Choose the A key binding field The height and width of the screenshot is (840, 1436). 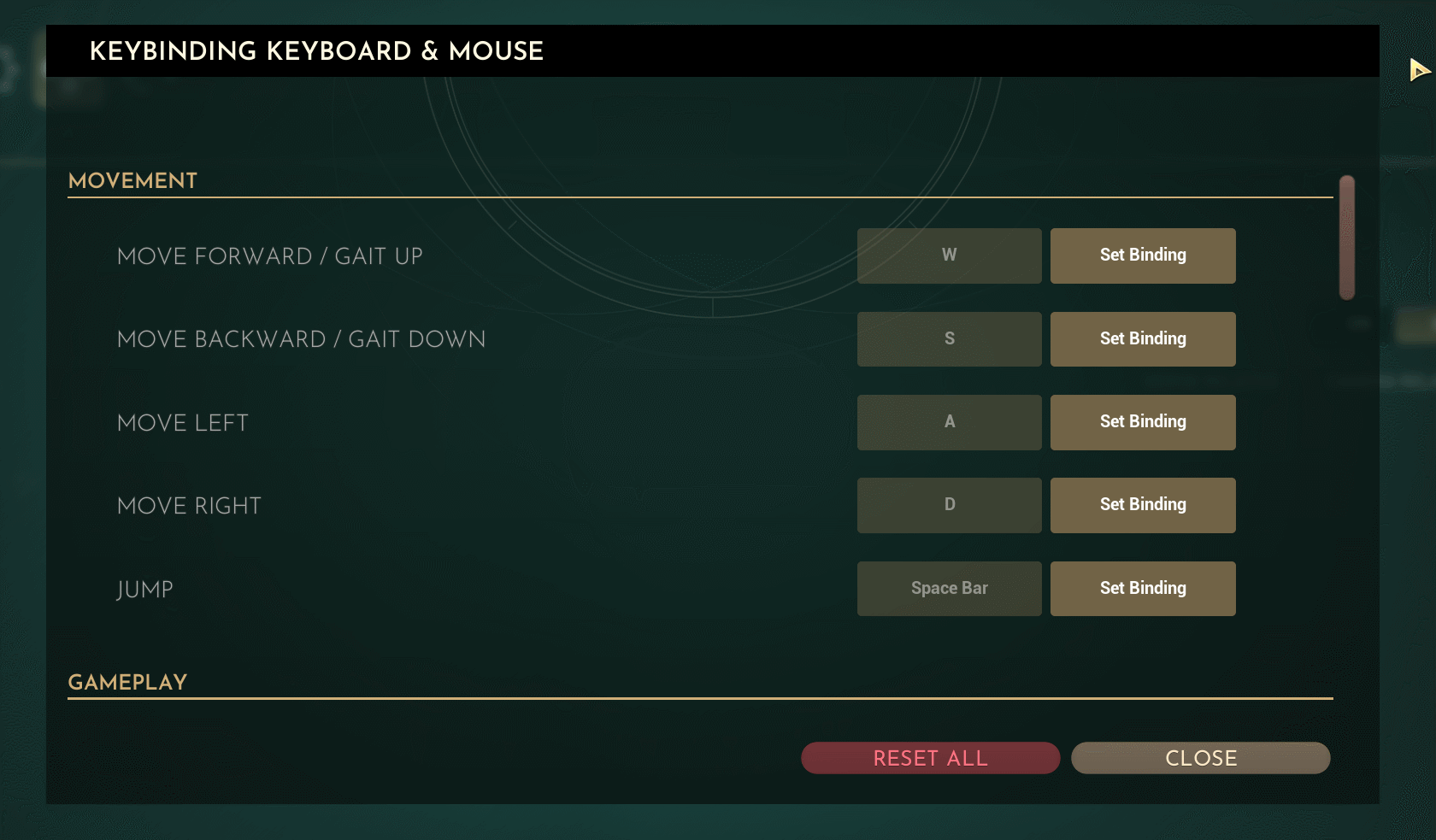click(949, 422)
